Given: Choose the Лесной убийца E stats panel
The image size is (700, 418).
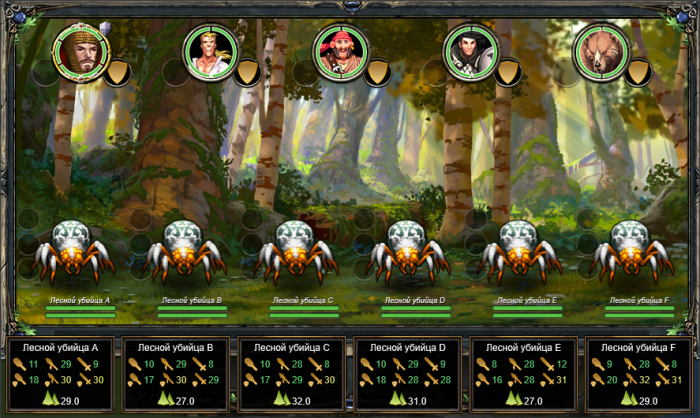Looking at the screenshot, I should 525,374.
